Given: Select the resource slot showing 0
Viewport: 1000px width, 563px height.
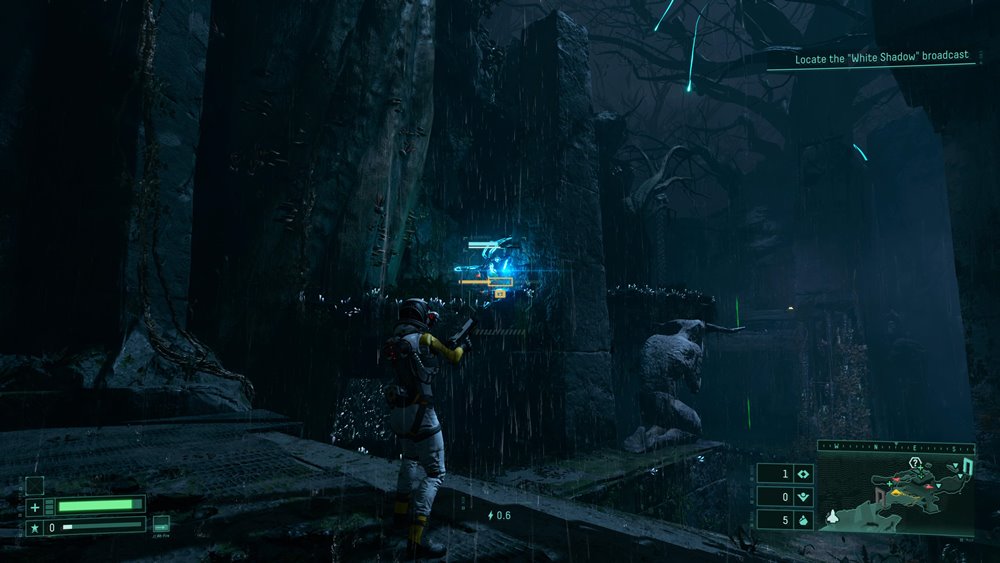Looking at the screenshot, I should (x=784, y=497).
